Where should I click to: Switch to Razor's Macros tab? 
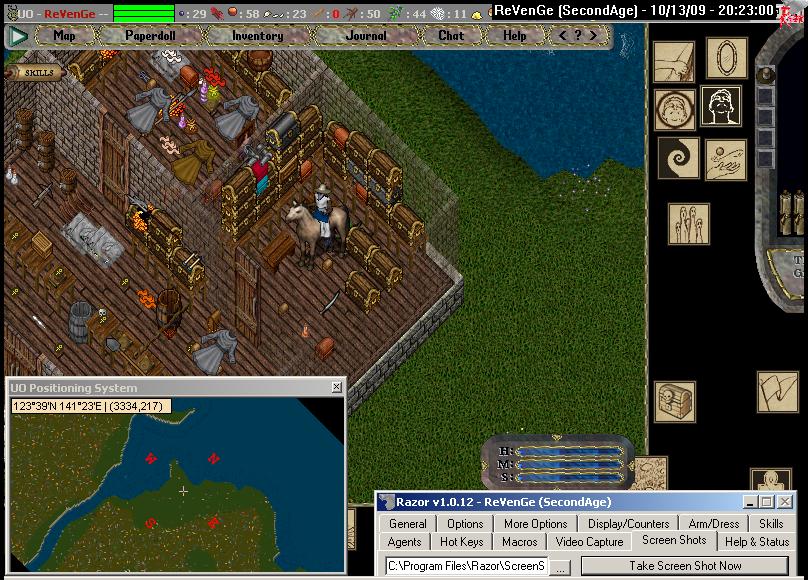(x=519, y=542)
